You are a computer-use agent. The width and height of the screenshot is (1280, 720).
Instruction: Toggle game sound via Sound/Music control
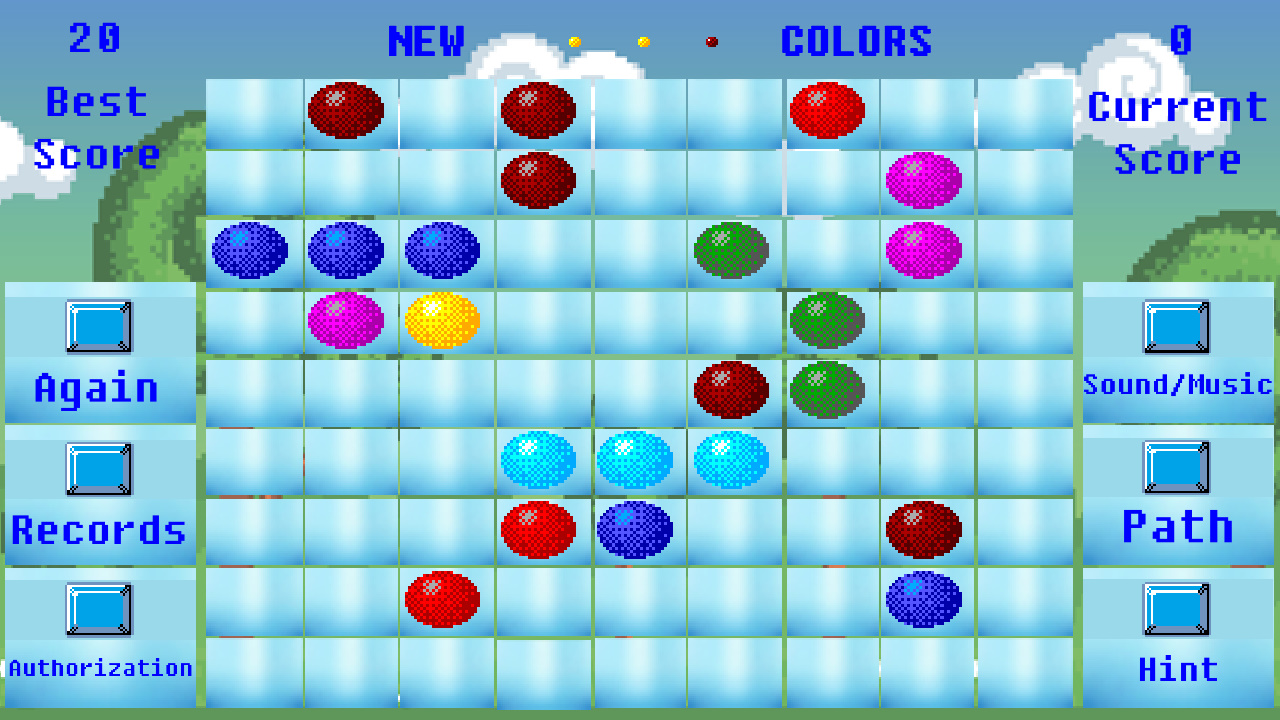[x=1178, y=326]
